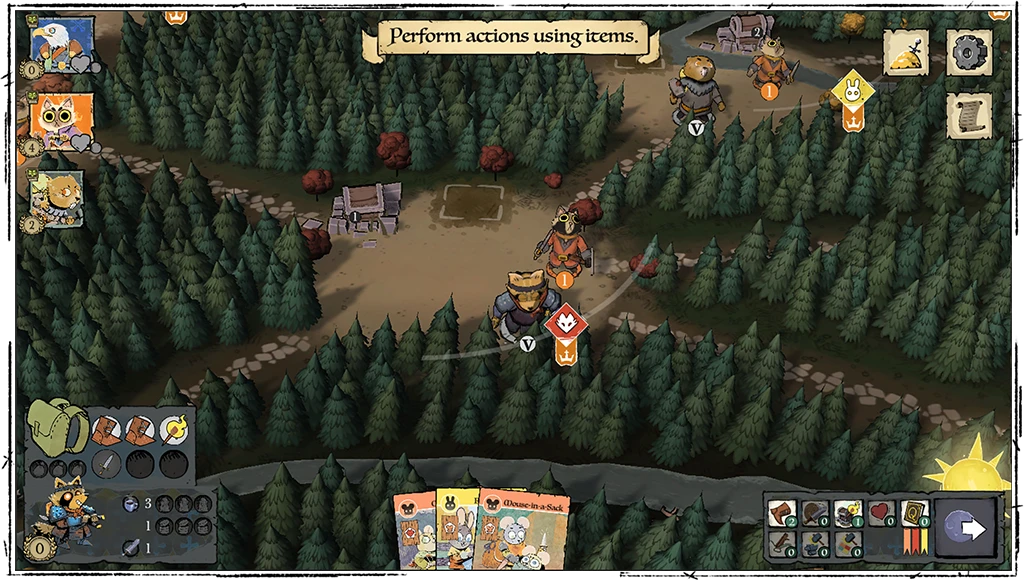Image resolution: width=1024 pixels, height=580 pixels.
Task: Select the orange cat player portrait
Action: click(61, 120)
